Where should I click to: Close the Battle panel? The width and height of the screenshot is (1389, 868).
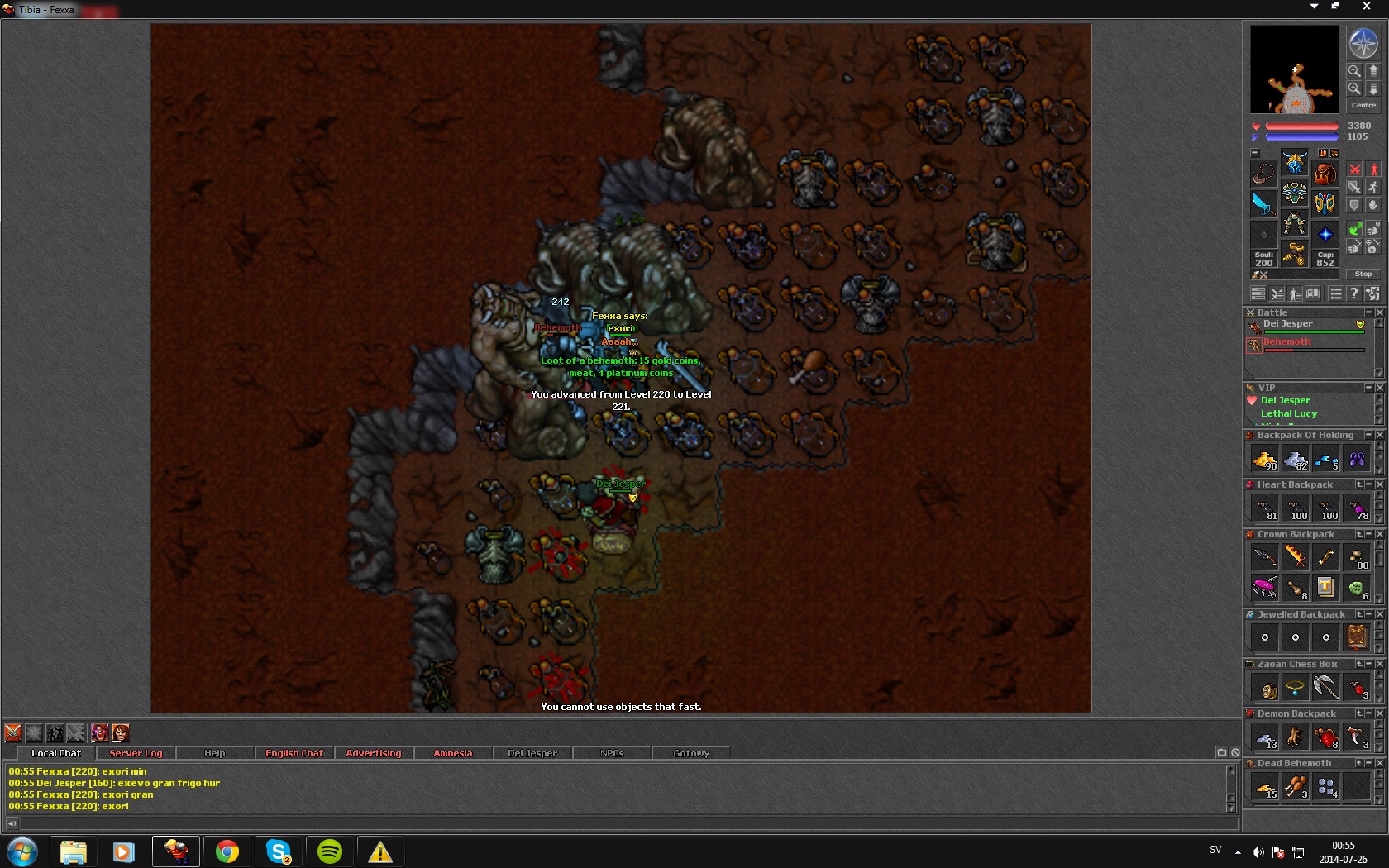tap(1379, 312)
